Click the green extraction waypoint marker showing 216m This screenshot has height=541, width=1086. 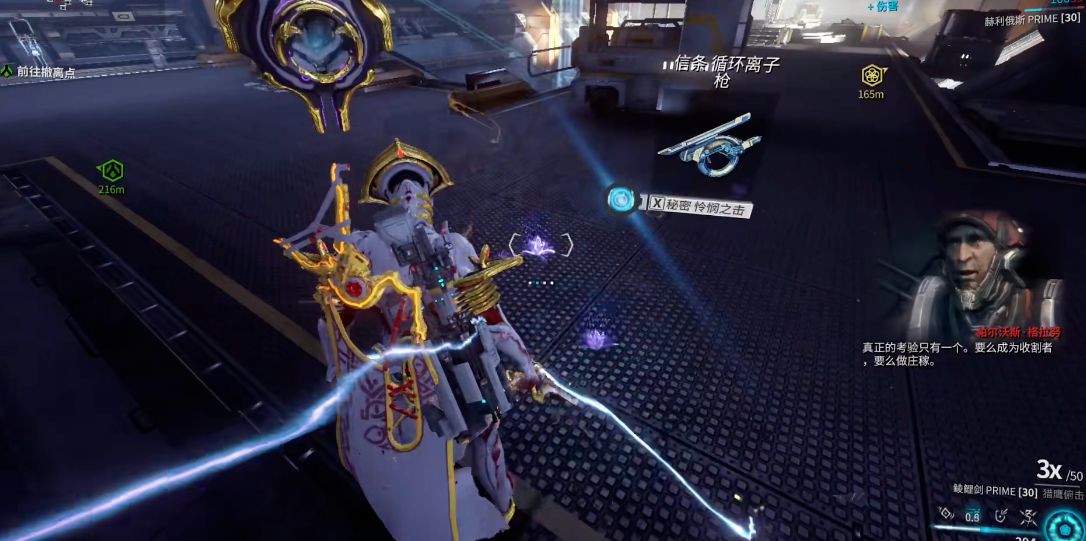click(x=111, y=170)
